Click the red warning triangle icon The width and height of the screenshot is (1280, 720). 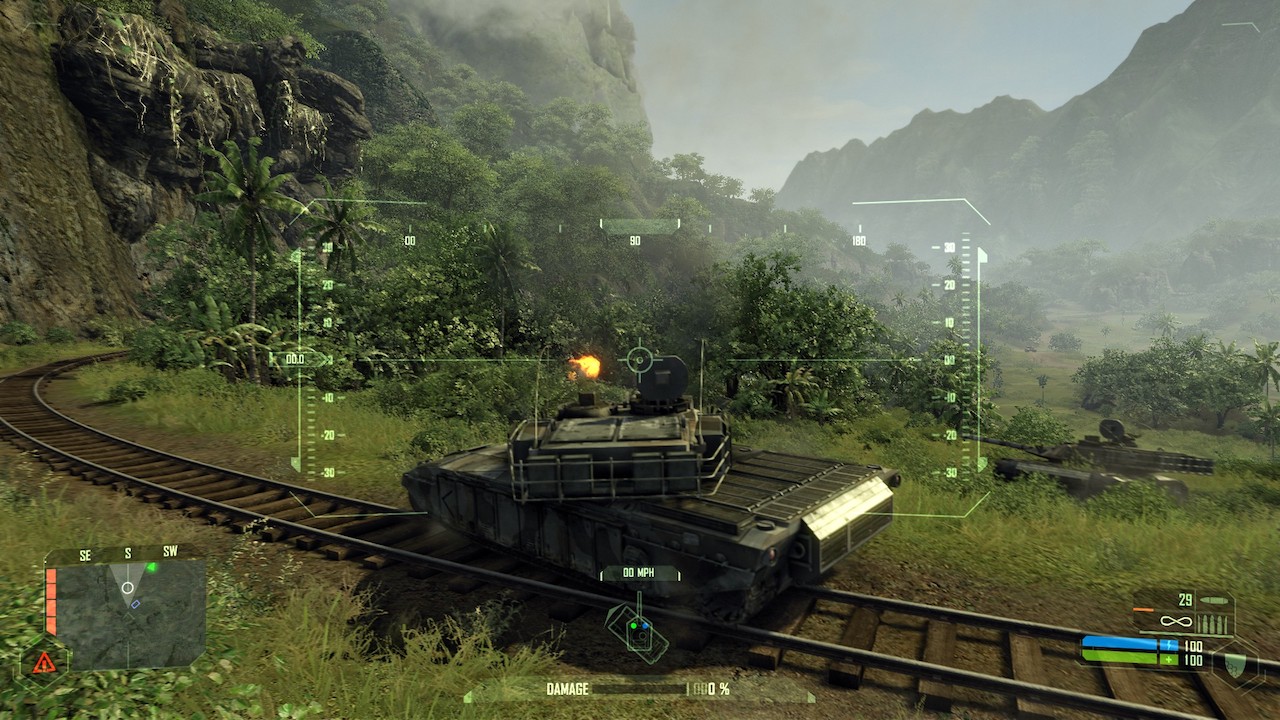click(x=43, y=661)
